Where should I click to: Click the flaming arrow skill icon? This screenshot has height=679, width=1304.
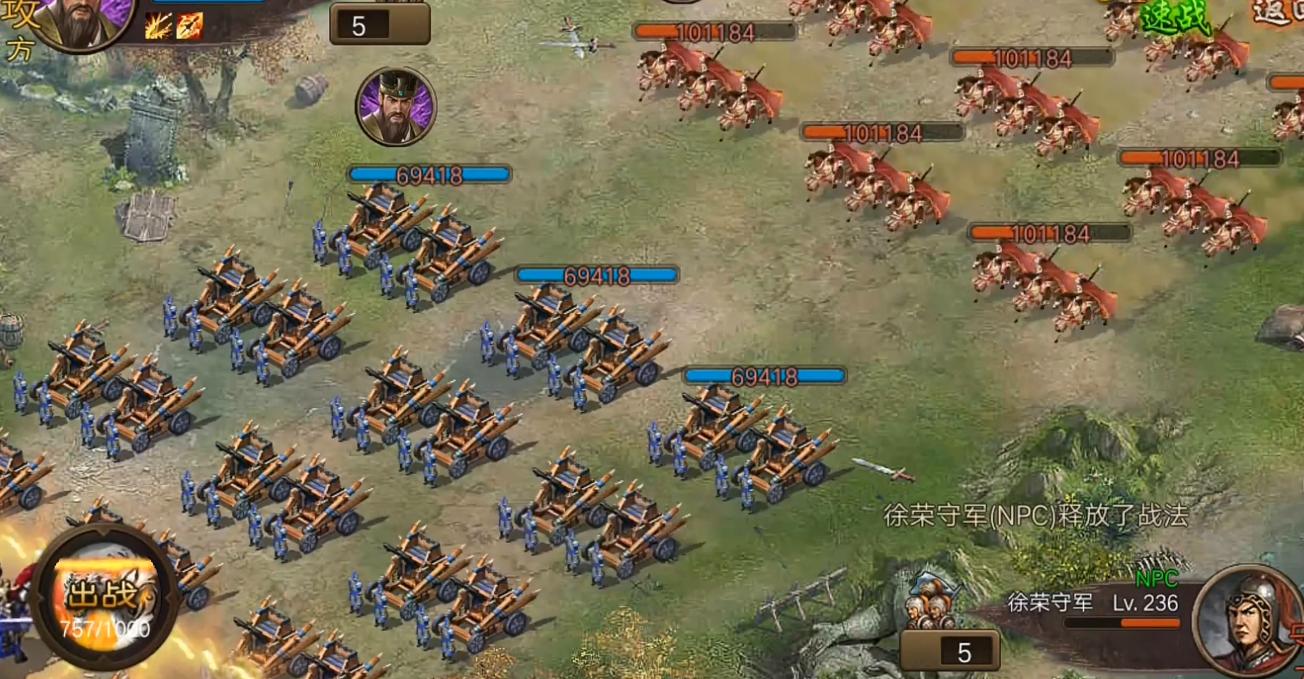(190, 26)
